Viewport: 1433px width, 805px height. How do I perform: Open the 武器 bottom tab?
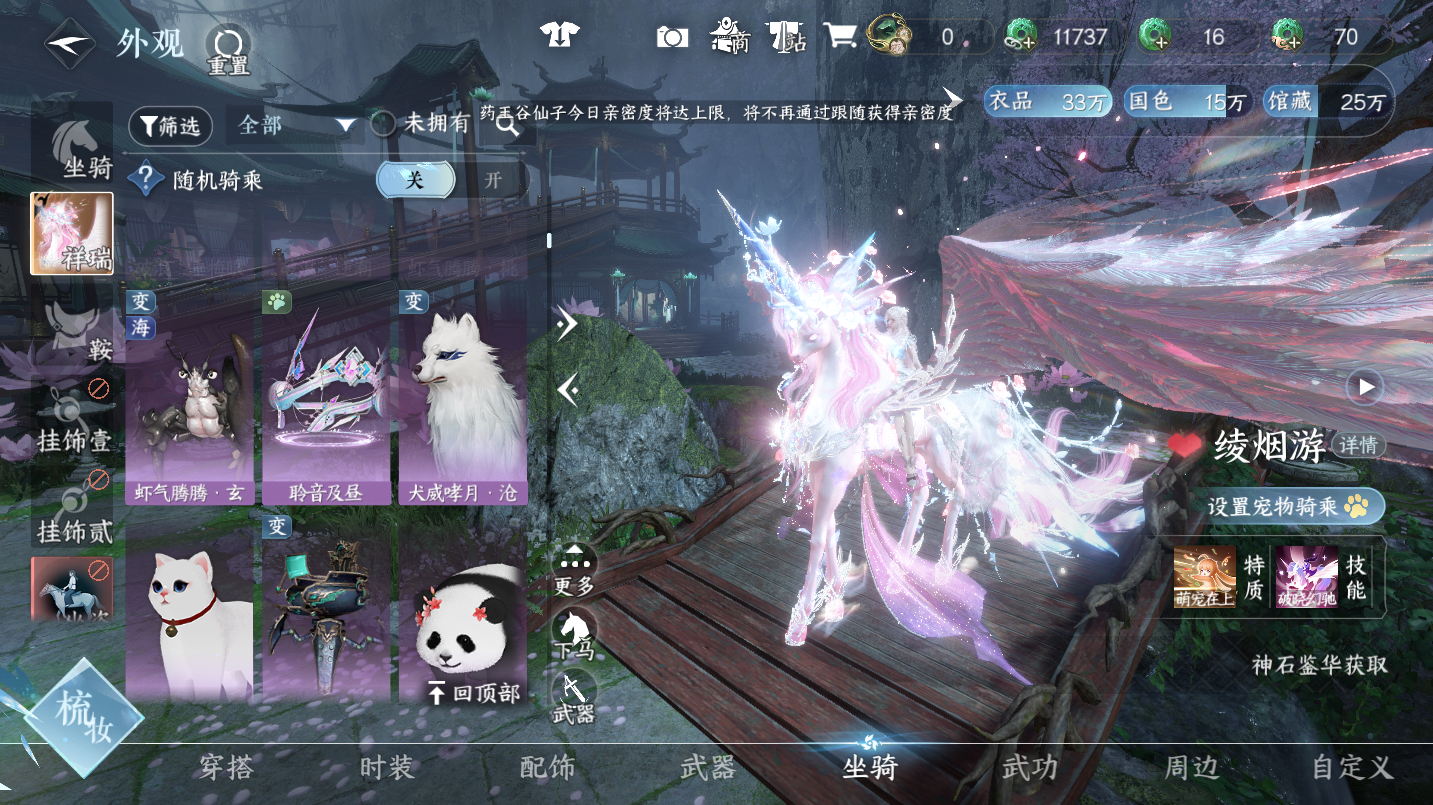[708, 768]
